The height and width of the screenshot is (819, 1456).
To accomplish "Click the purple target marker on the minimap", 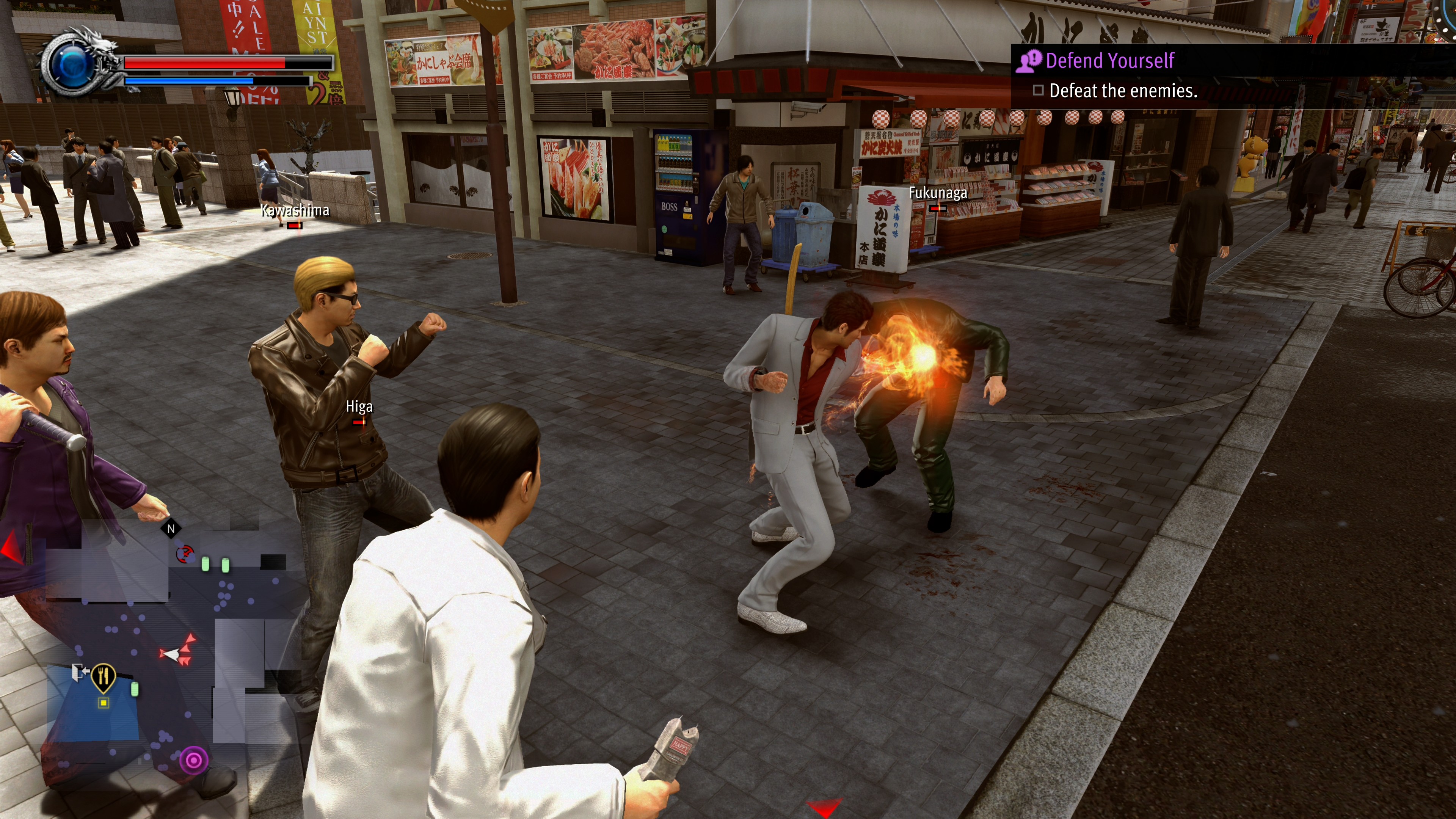I will point(193,759).
